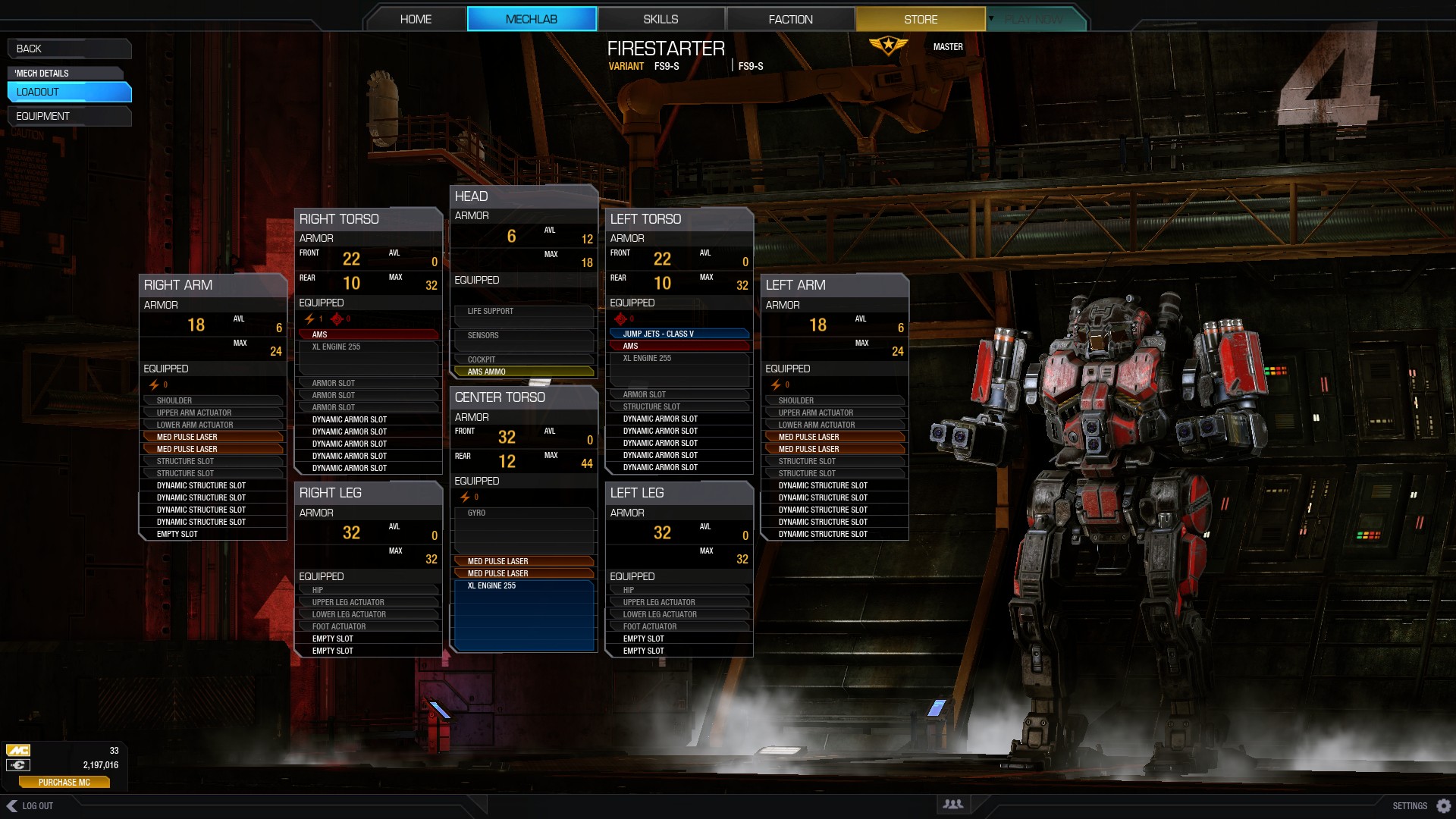The width and height of the screenshot is (1456, 819).
Task: Open the social friends icon
Action: 952,804
